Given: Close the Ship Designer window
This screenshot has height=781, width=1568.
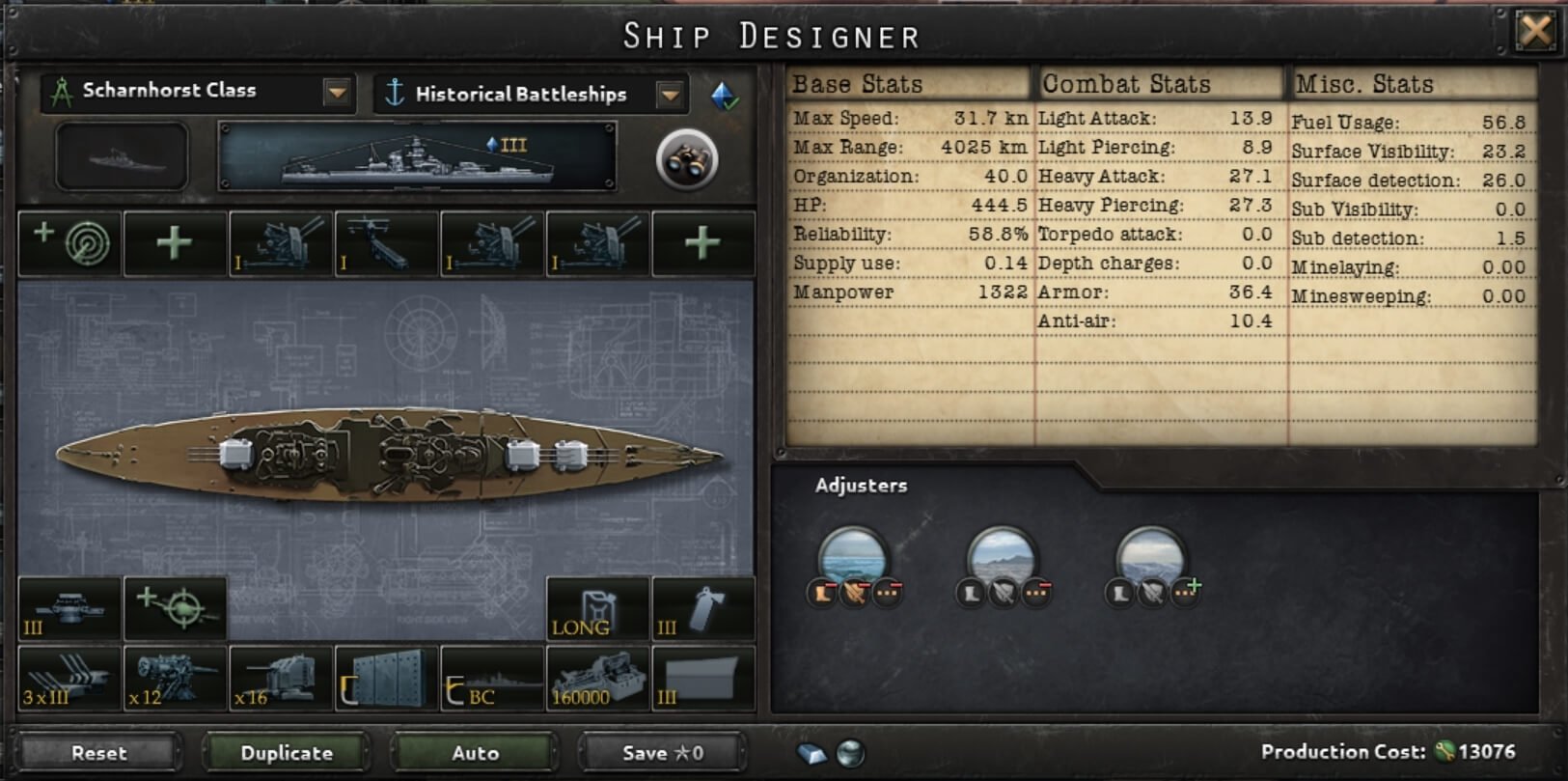Looking at the screenshot, I should 1534,32.
